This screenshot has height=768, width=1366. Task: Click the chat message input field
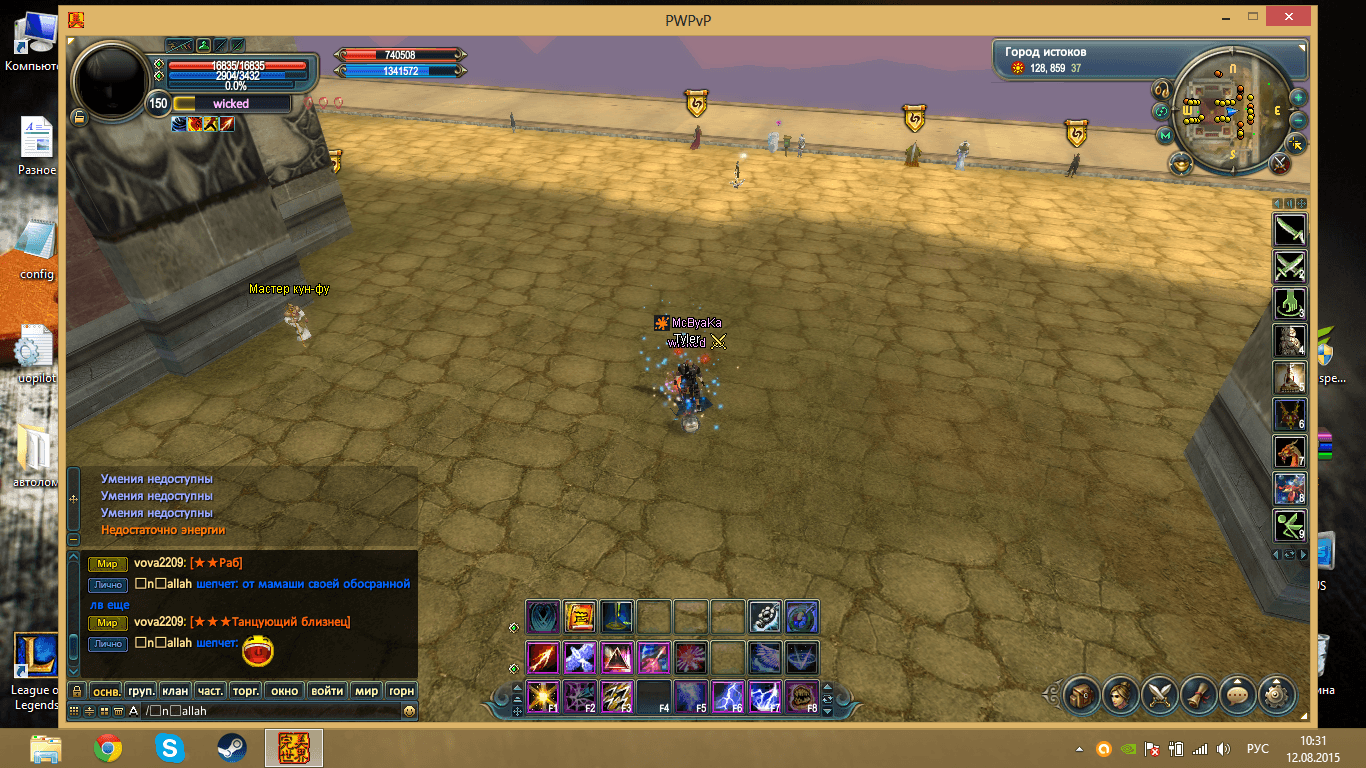coord(270,711)
